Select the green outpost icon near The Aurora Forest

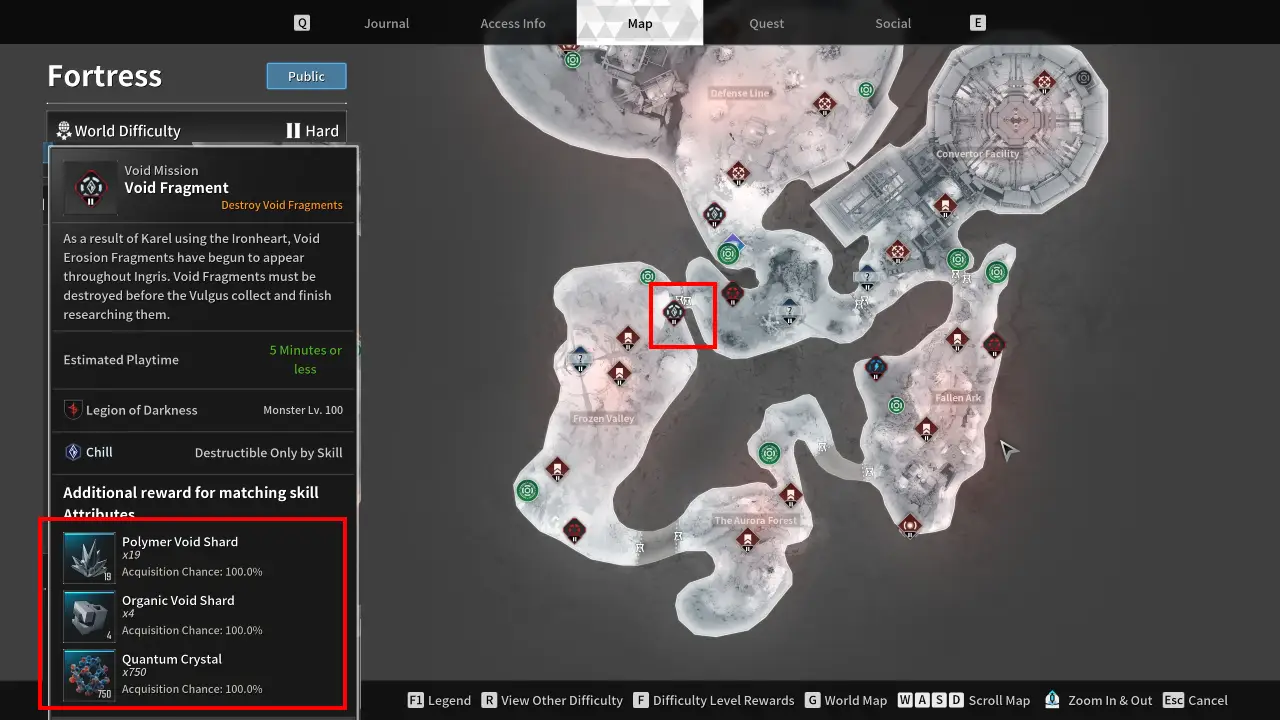click(x=770, y=453)
